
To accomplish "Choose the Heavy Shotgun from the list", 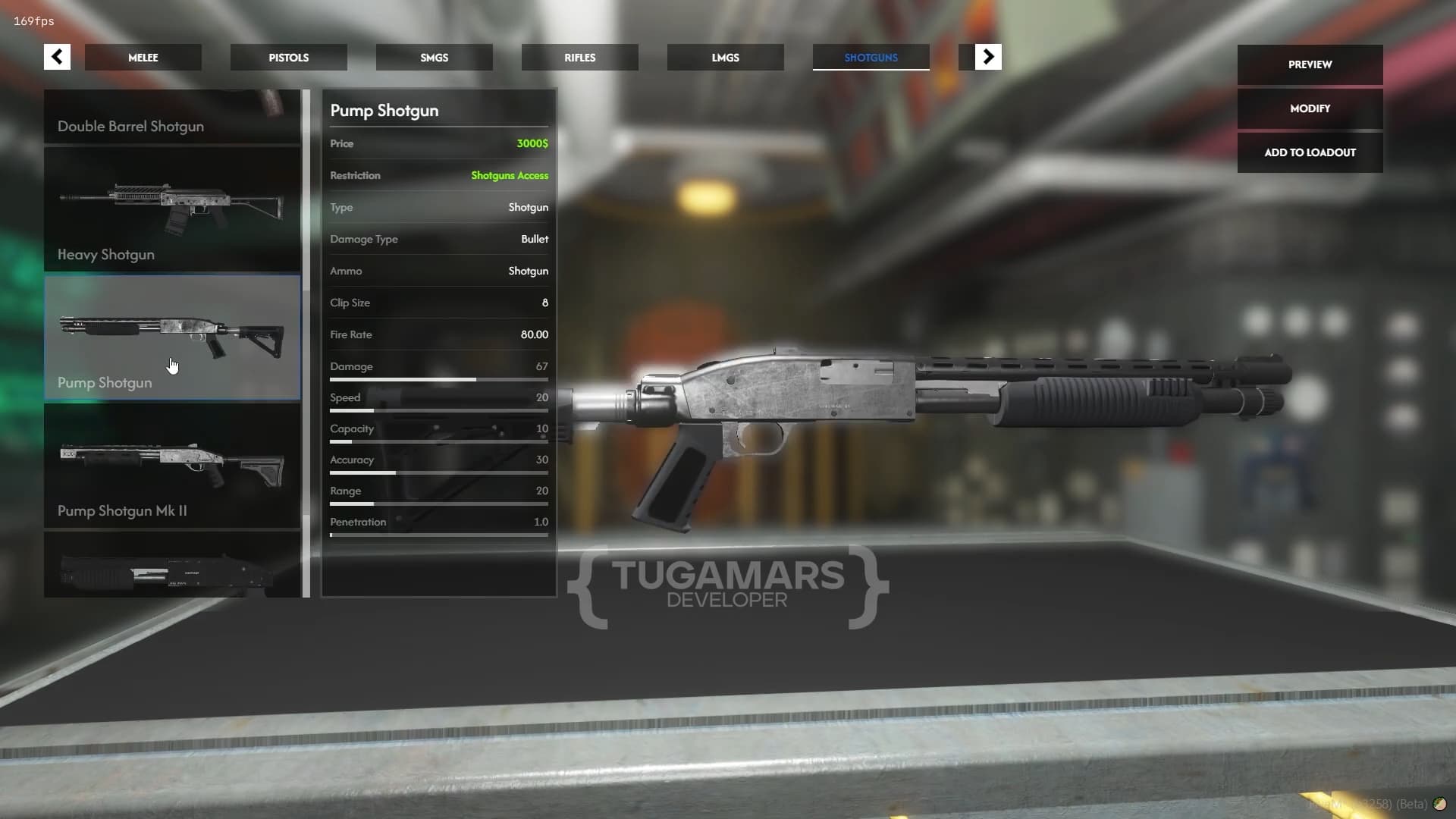I will pos(172,209).
